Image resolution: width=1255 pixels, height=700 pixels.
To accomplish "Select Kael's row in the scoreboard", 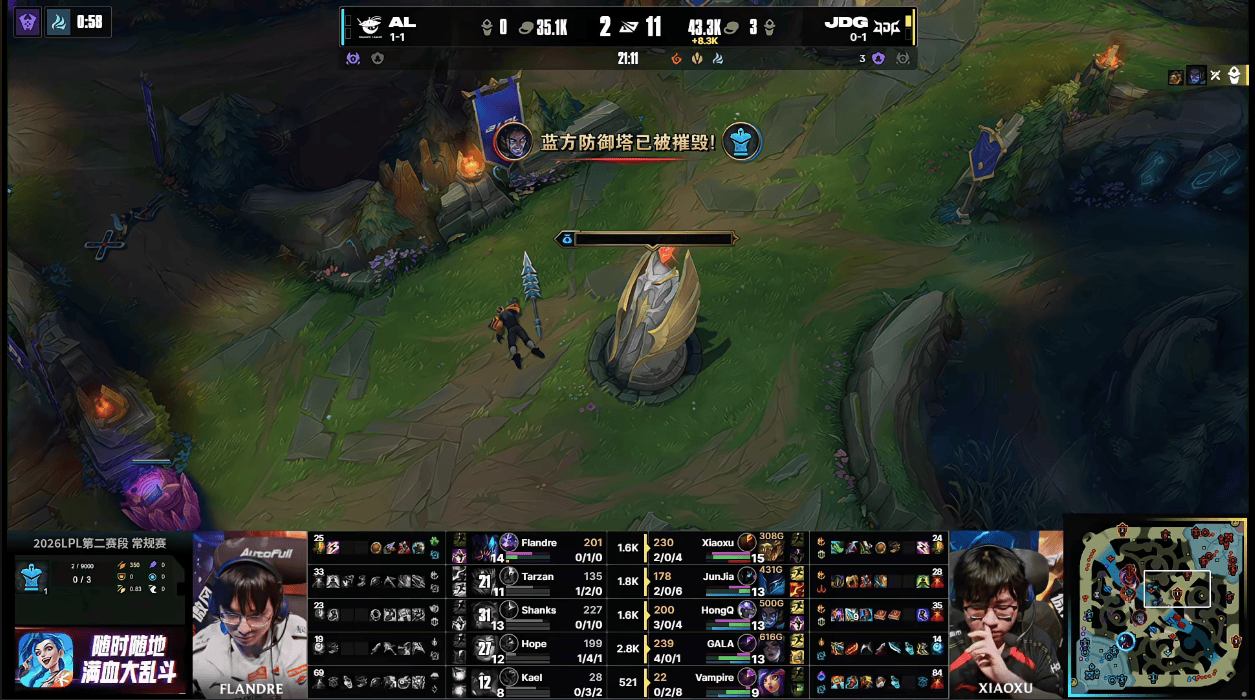I will [x=538, y=682].
